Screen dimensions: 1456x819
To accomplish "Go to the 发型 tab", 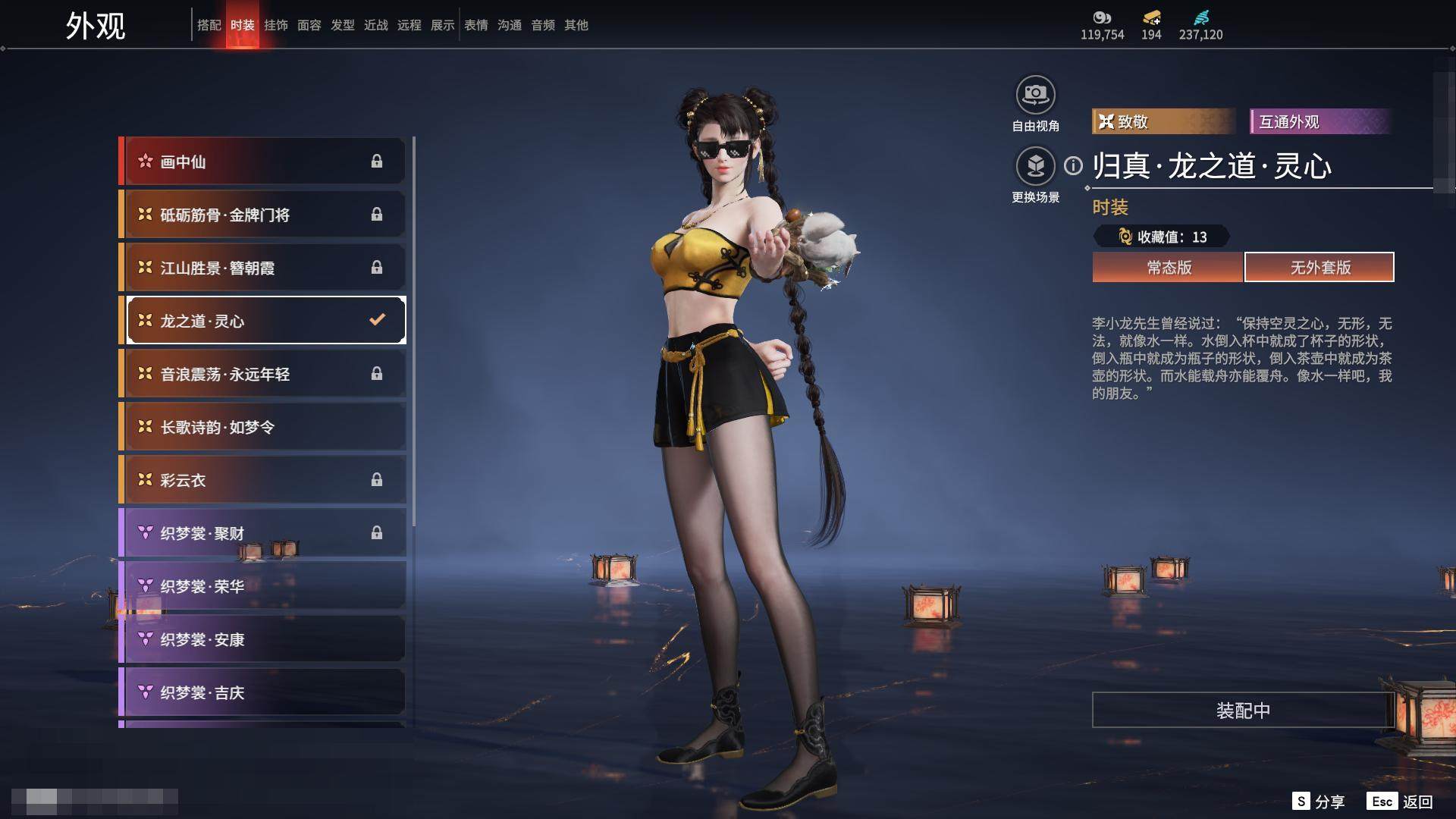I will 342,25.
